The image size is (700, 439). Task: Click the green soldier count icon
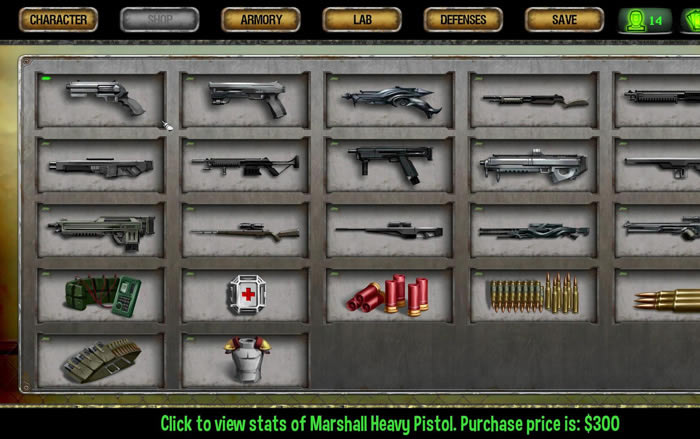(x=645, y=20)
